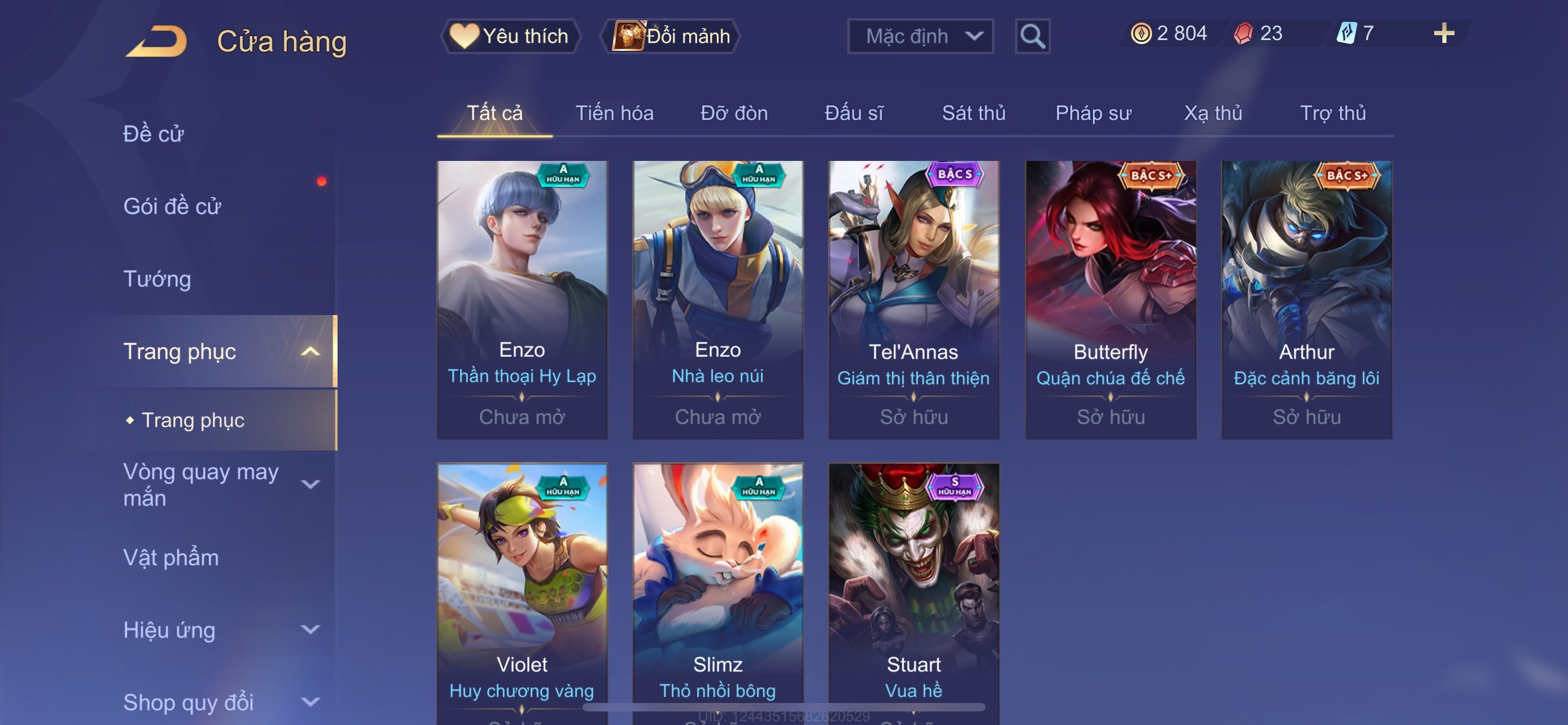Switch to the Tiến hóa tab
Image resolution: width=1568 pixels, height=725 pixels.
click(614, 113)
